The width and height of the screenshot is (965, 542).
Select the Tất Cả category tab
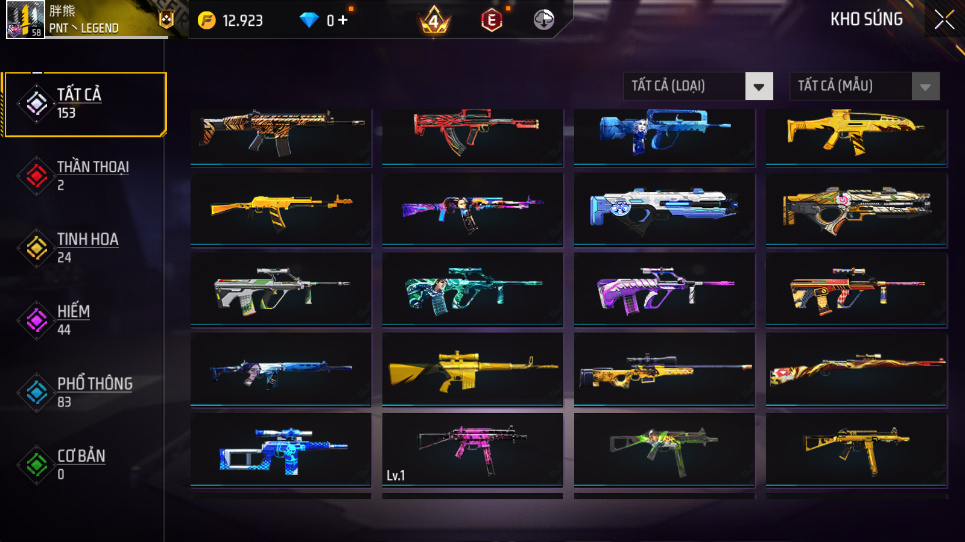[x=84, y=103]
